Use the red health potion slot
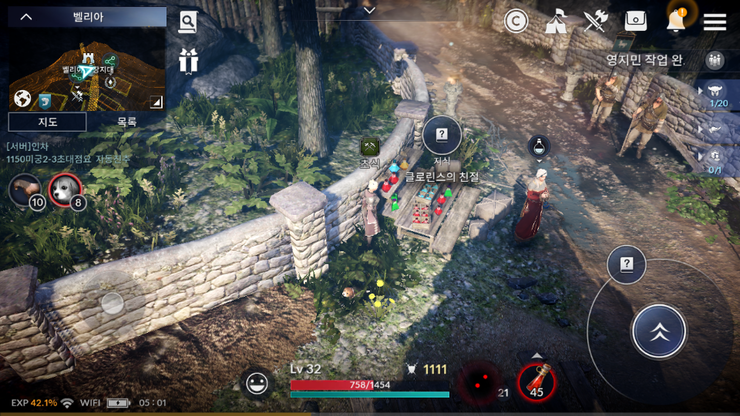740x416 pixels. tap(537, 379)
